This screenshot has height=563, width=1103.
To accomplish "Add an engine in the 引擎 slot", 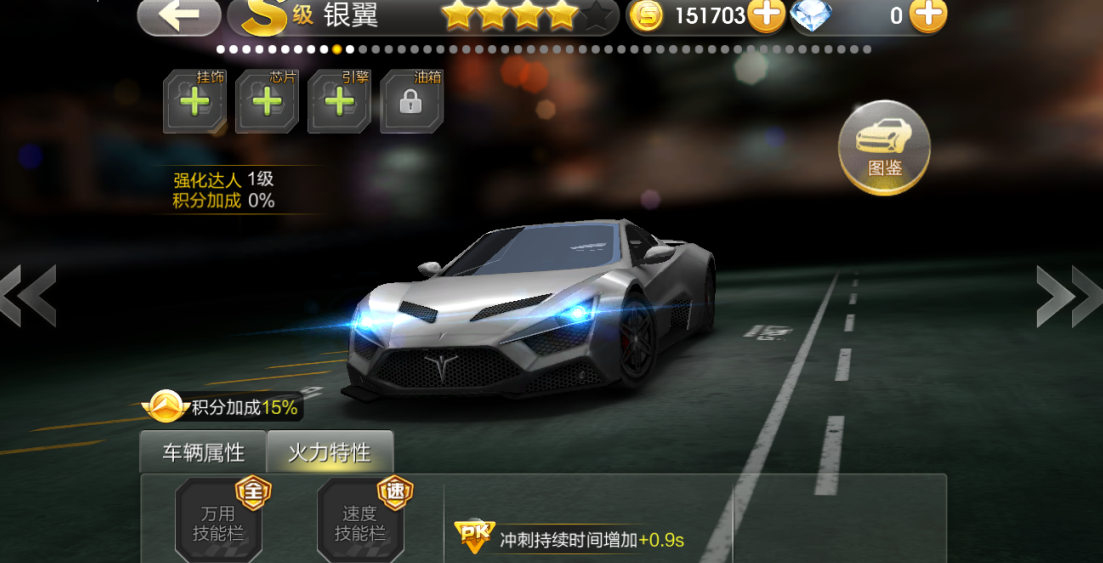I will (x=340, y=101).
